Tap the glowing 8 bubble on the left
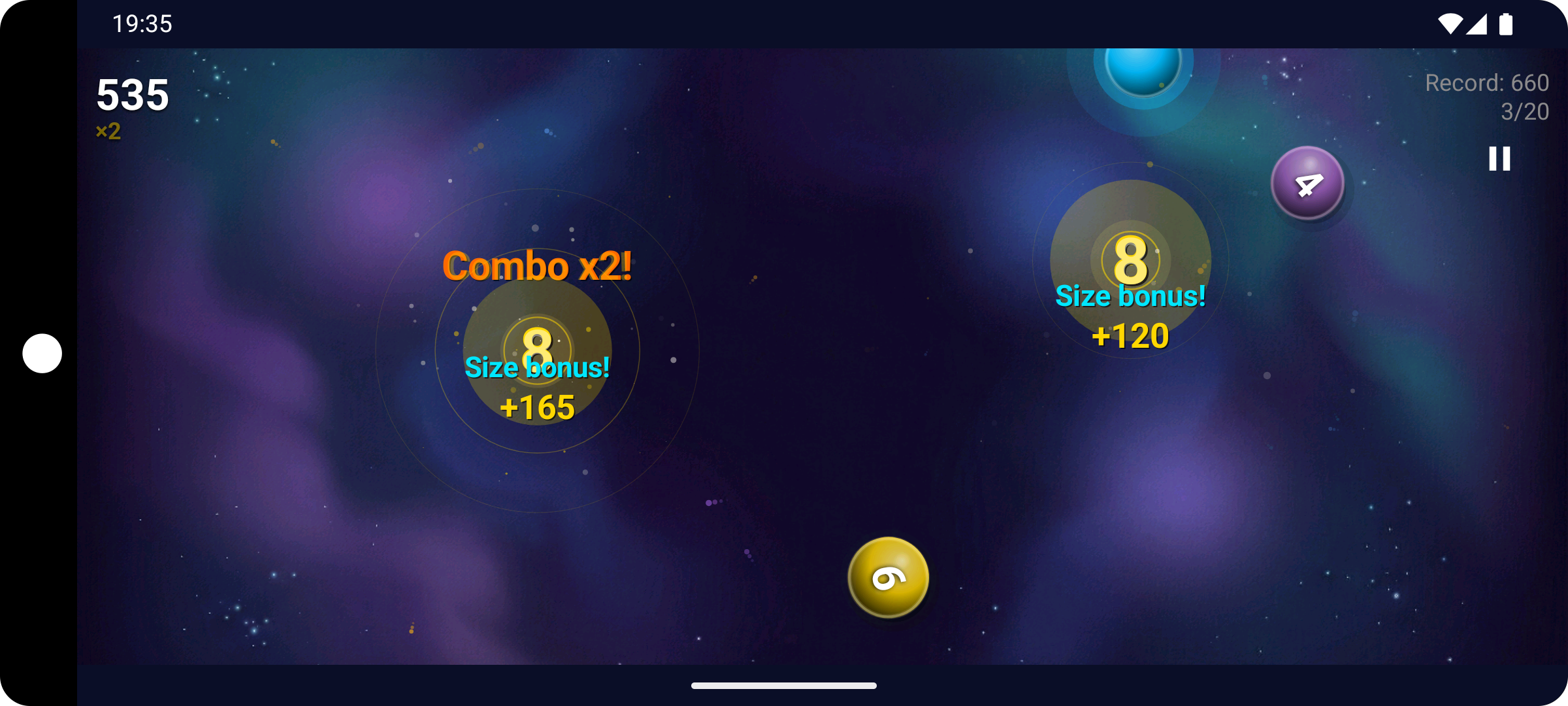1568x706 pixels. [538, 351]
